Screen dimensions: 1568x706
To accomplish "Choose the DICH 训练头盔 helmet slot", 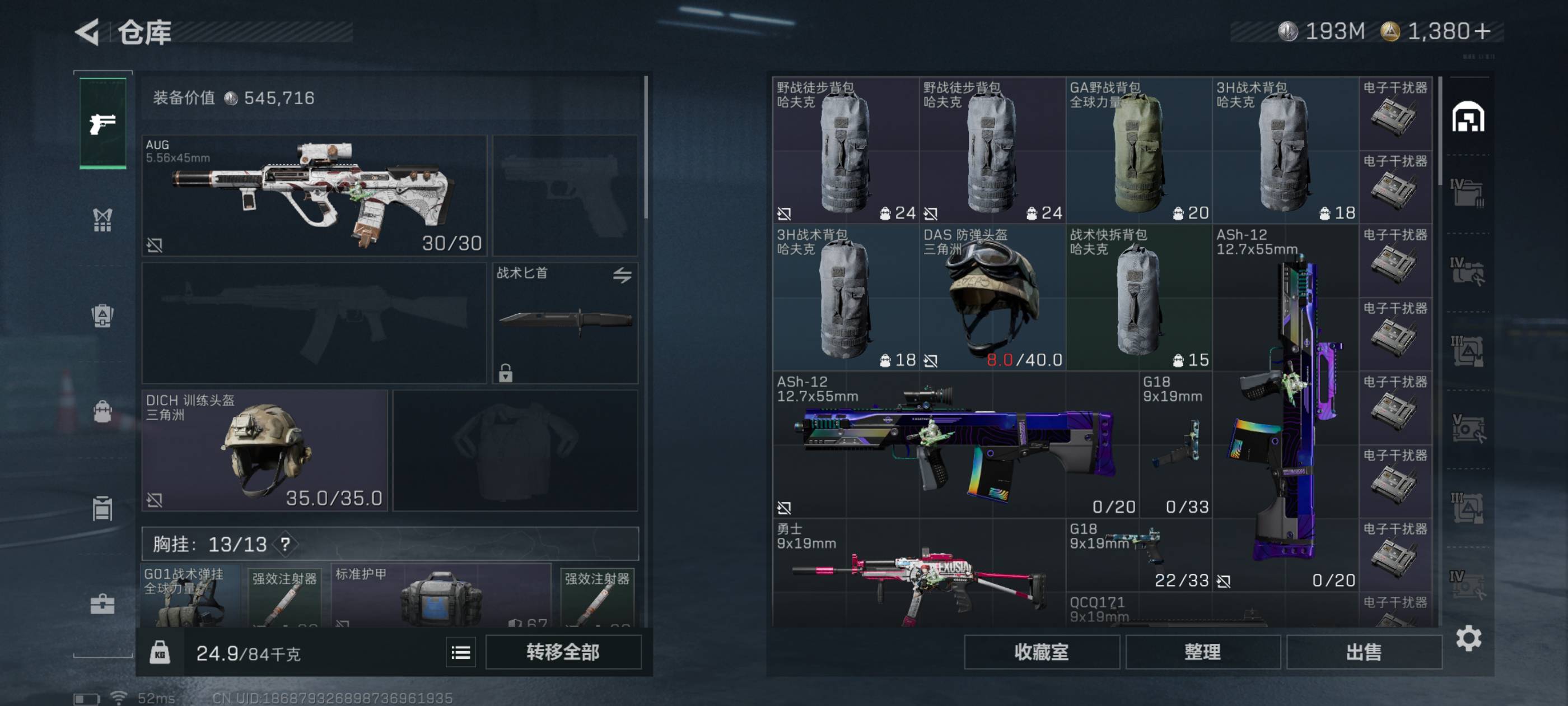I will point(265,450).
